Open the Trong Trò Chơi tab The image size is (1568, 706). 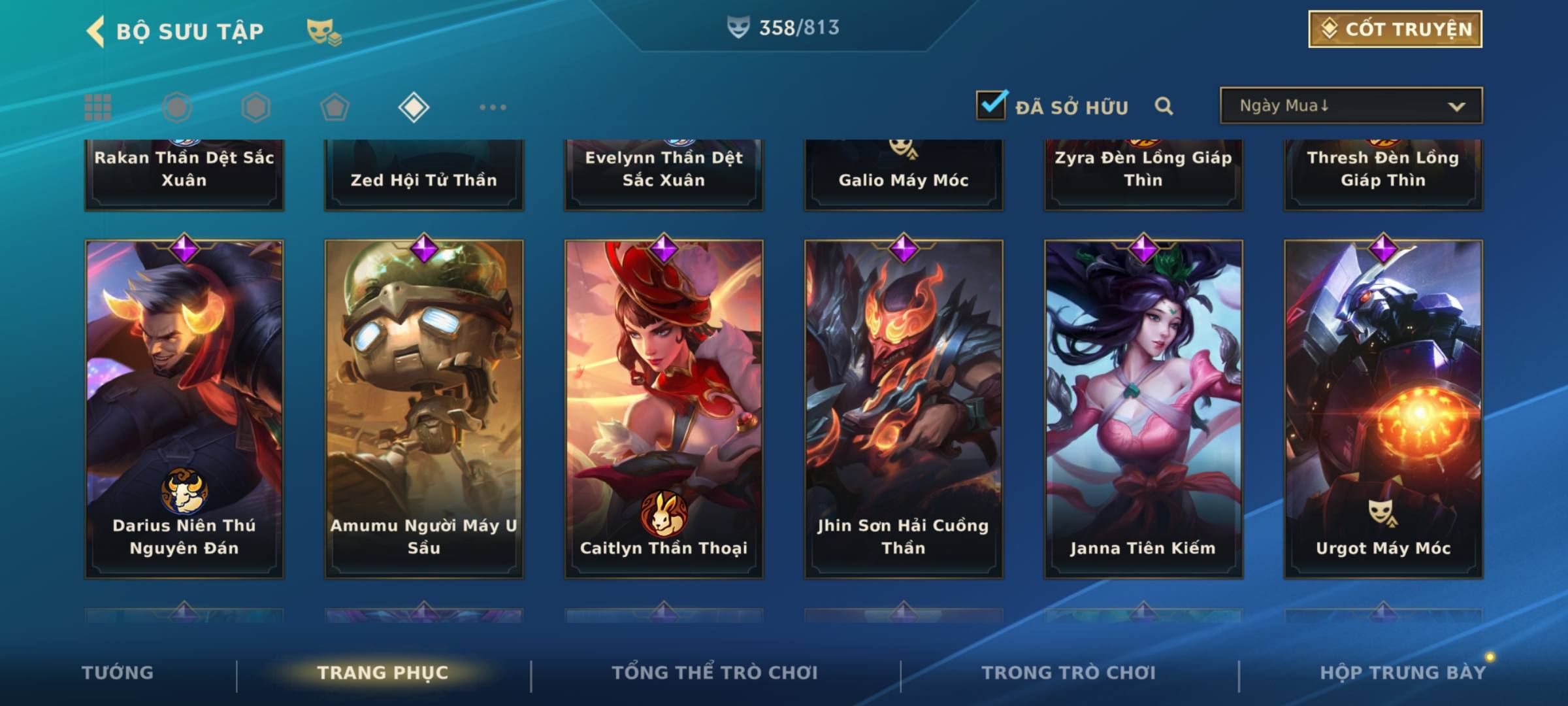pyautogui.click(x=1068, y=673)
